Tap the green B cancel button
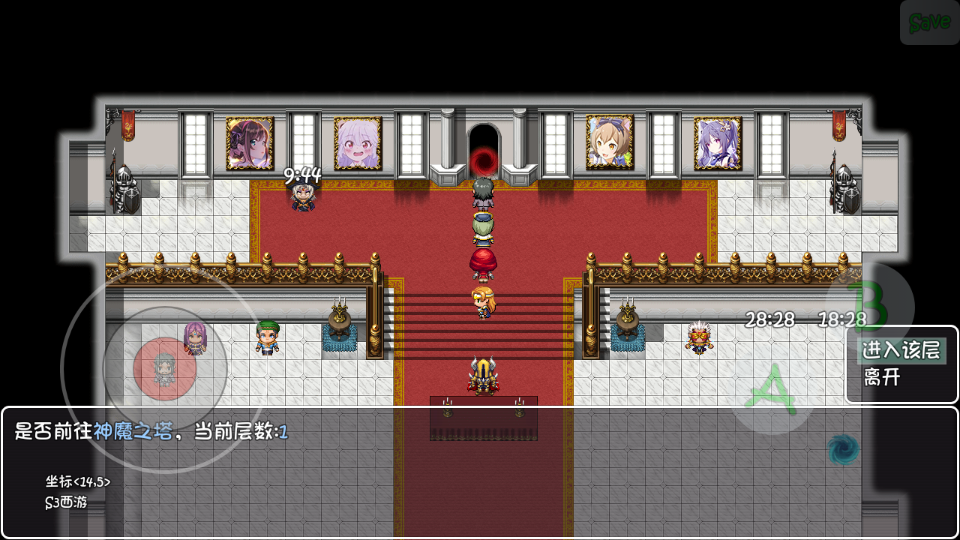The image size is (960, 540). click(x=868, y=305)
